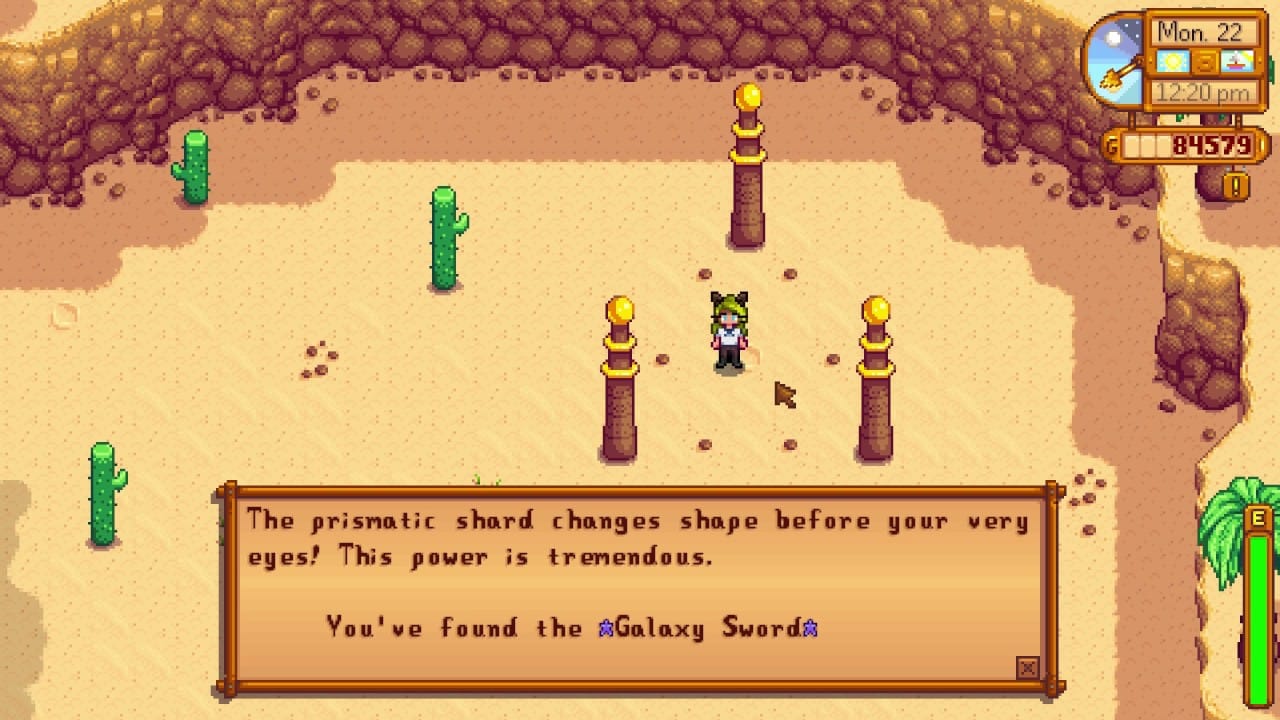The height and width of the screenshot is (720, 1280).
Task: Click the golden clock pointer dial
Action: (1120, 75)
